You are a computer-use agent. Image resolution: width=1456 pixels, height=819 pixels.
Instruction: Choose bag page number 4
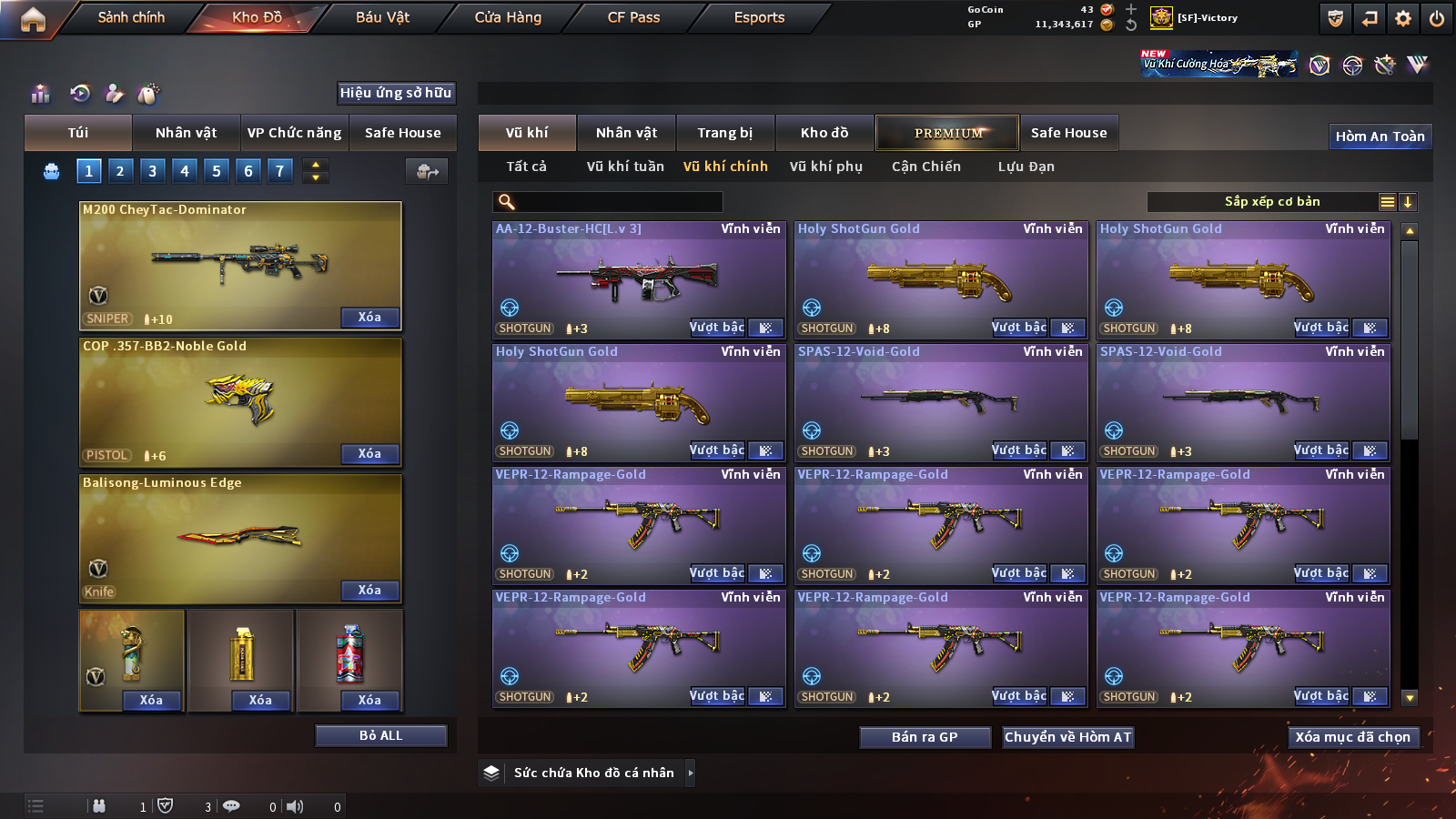(x=185, y=170)
